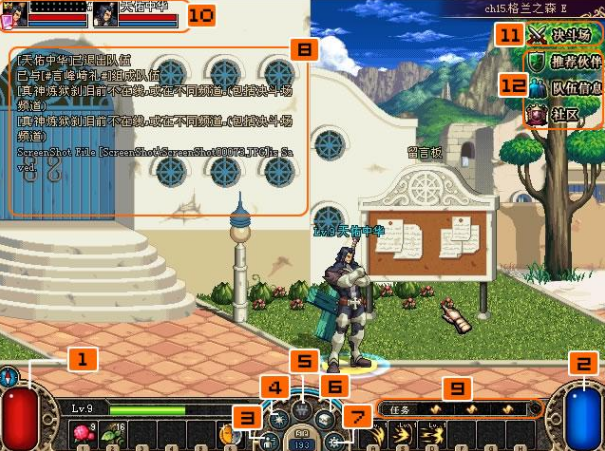The image size is (605, 451).
Task: Select the orange hand item in the hotbar
Action: pos(226,434)
